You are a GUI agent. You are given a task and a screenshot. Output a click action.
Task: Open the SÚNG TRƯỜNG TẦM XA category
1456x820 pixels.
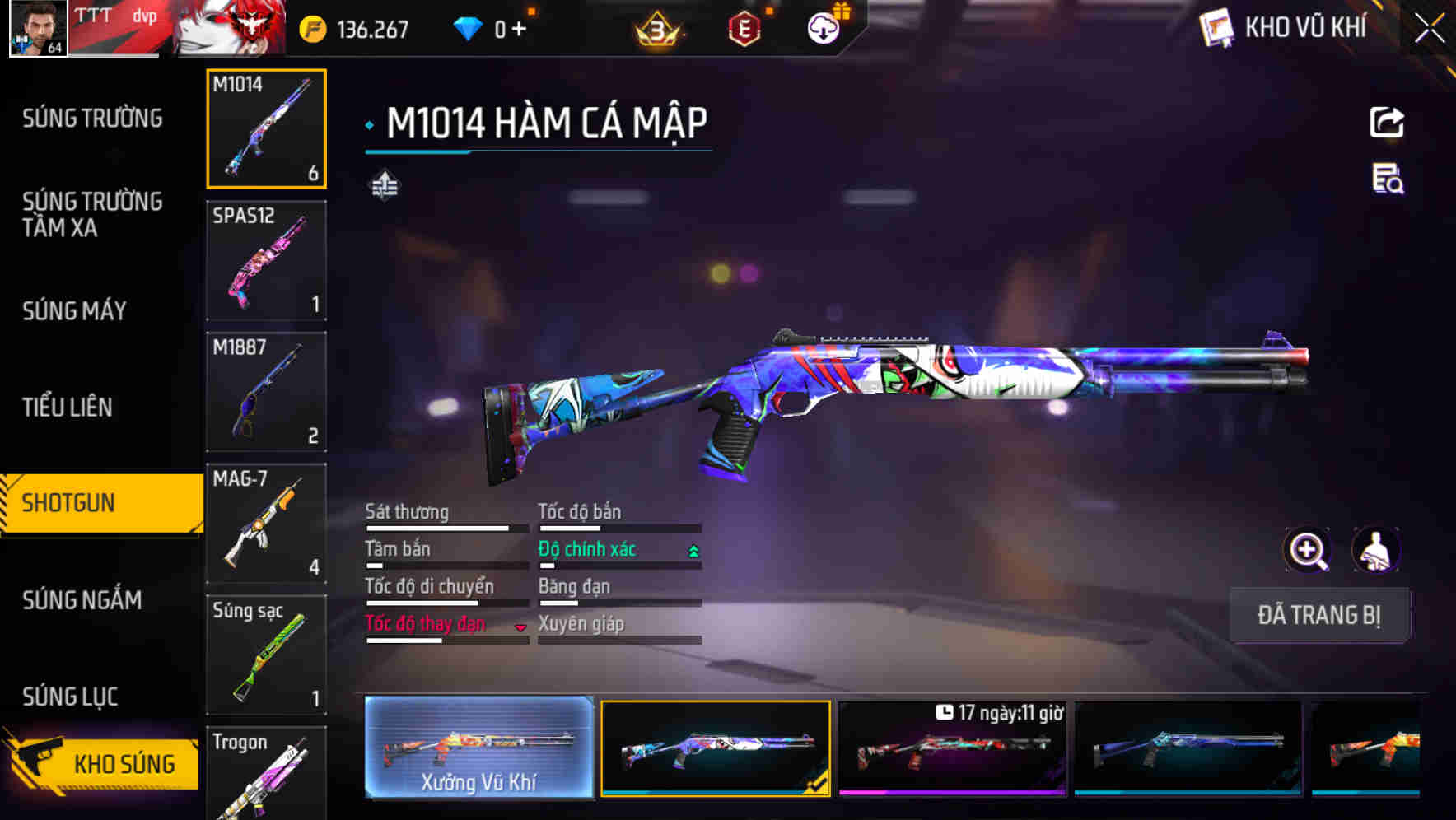(x=92, y=214)
